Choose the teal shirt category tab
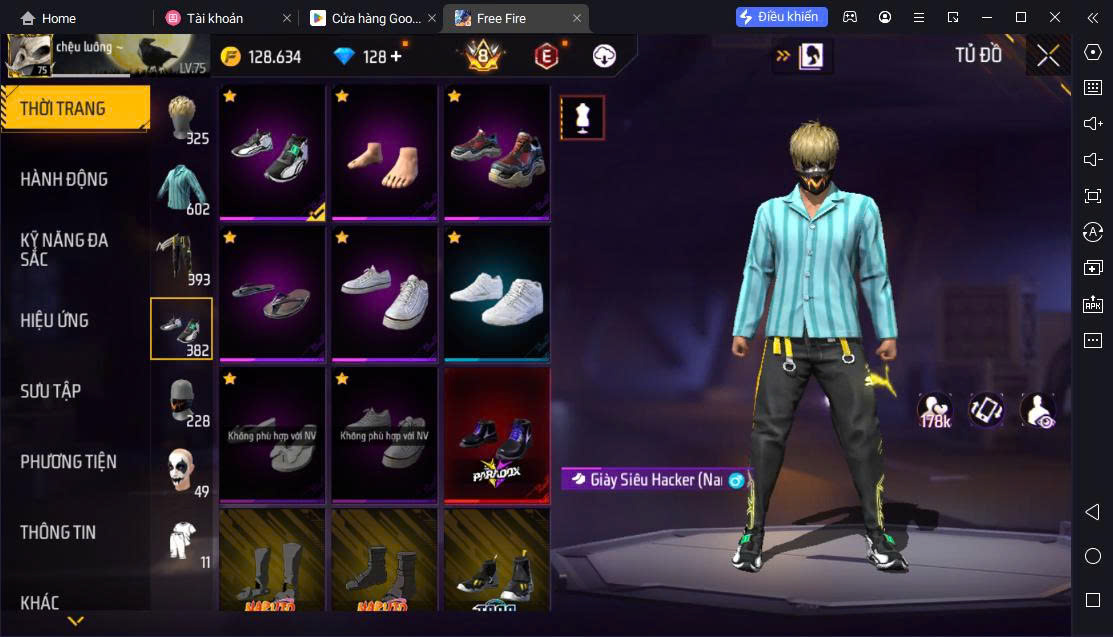 182,188
